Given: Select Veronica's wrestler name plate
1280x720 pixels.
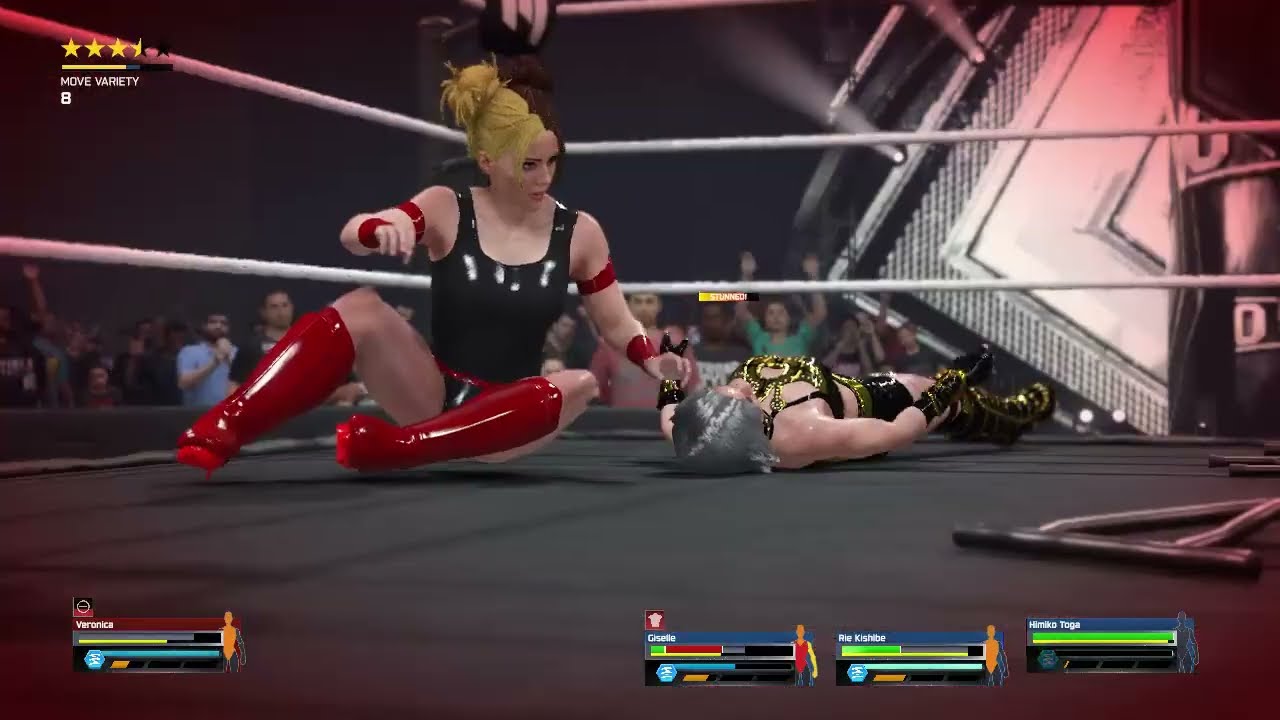Looking at the screenshot, I should point(95,625).
